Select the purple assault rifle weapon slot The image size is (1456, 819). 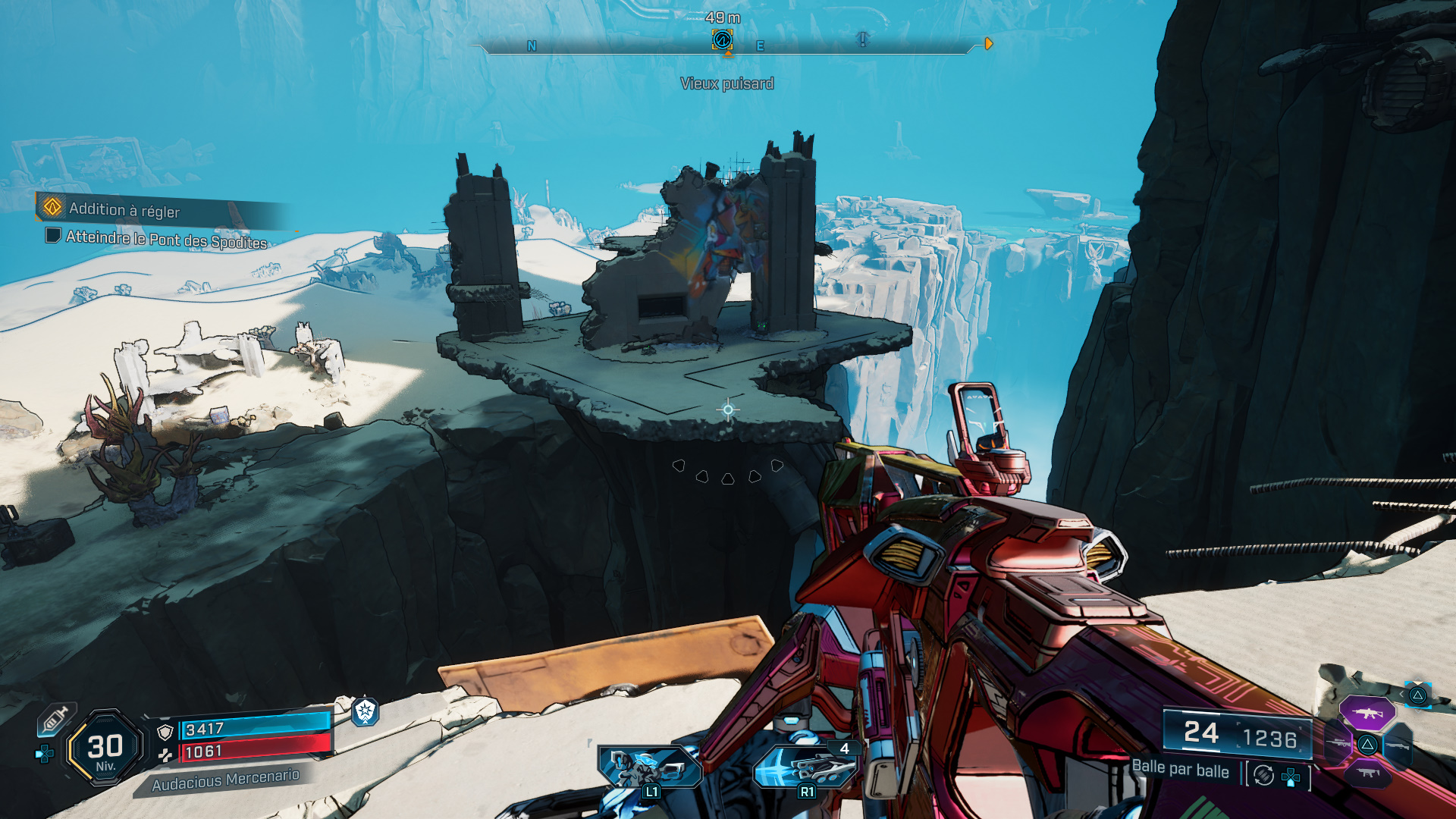1367,713
